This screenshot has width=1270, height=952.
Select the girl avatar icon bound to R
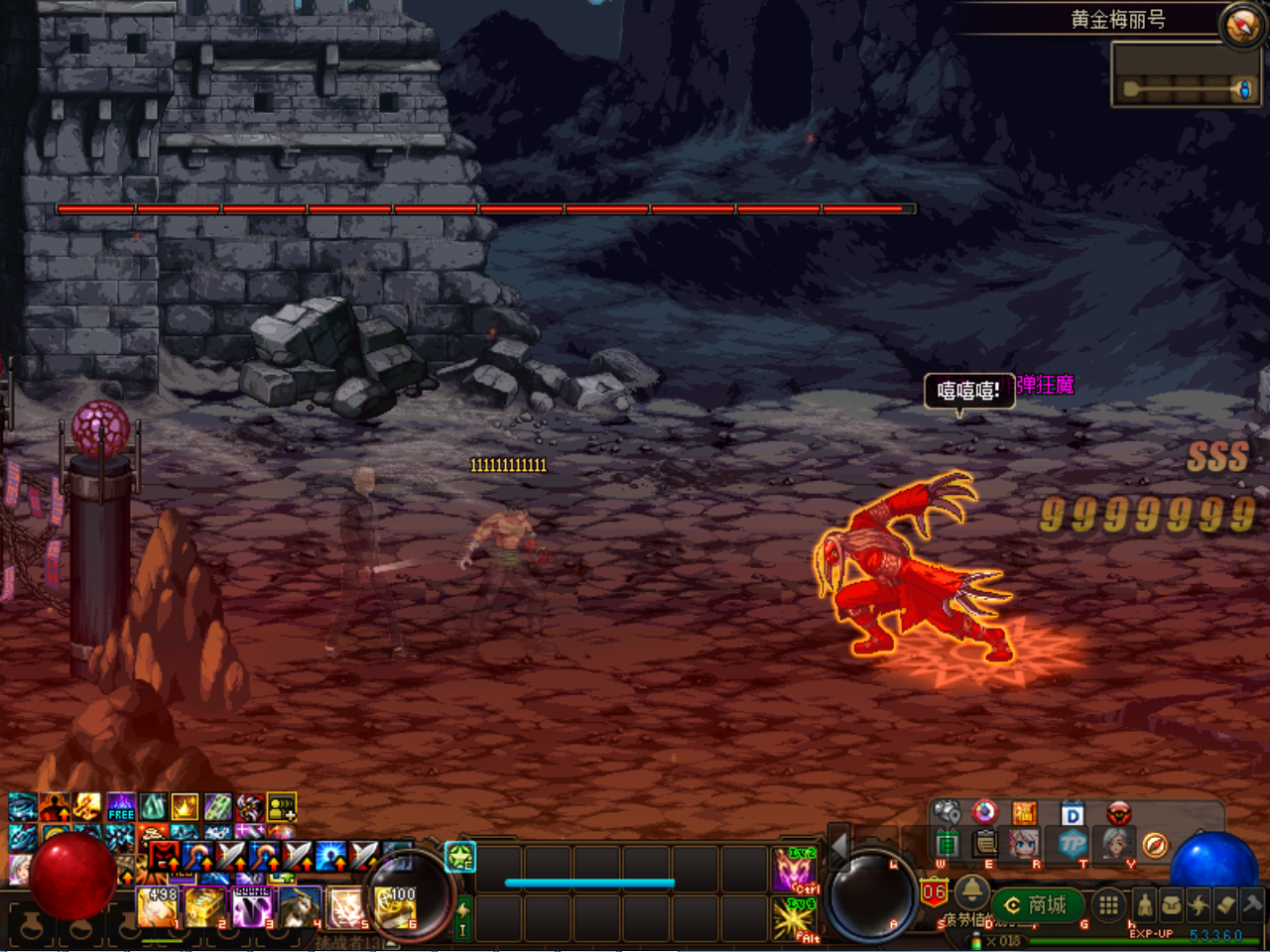tap(1023, 845)
